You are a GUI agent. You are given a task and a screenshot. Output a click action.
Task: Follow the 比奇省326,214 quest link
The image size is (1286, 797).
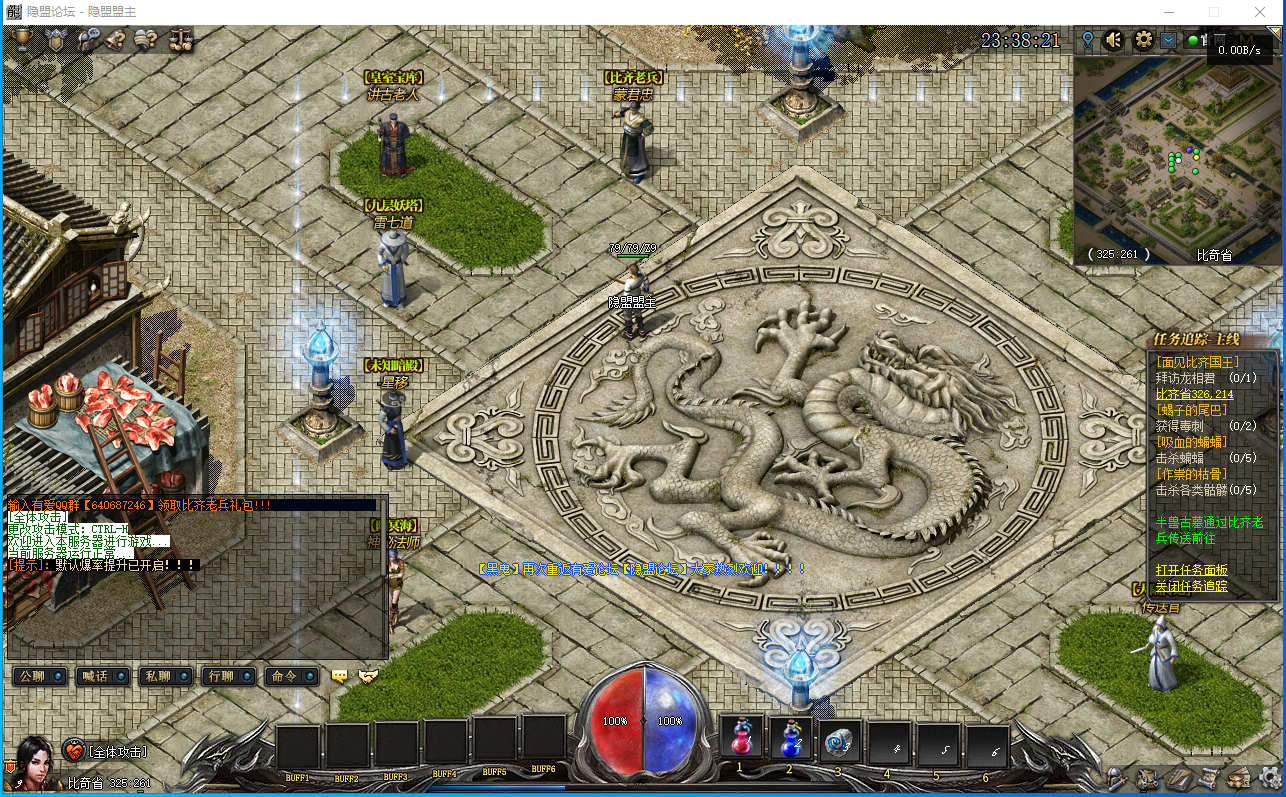pyautogui.click(x=1194, y=395)
